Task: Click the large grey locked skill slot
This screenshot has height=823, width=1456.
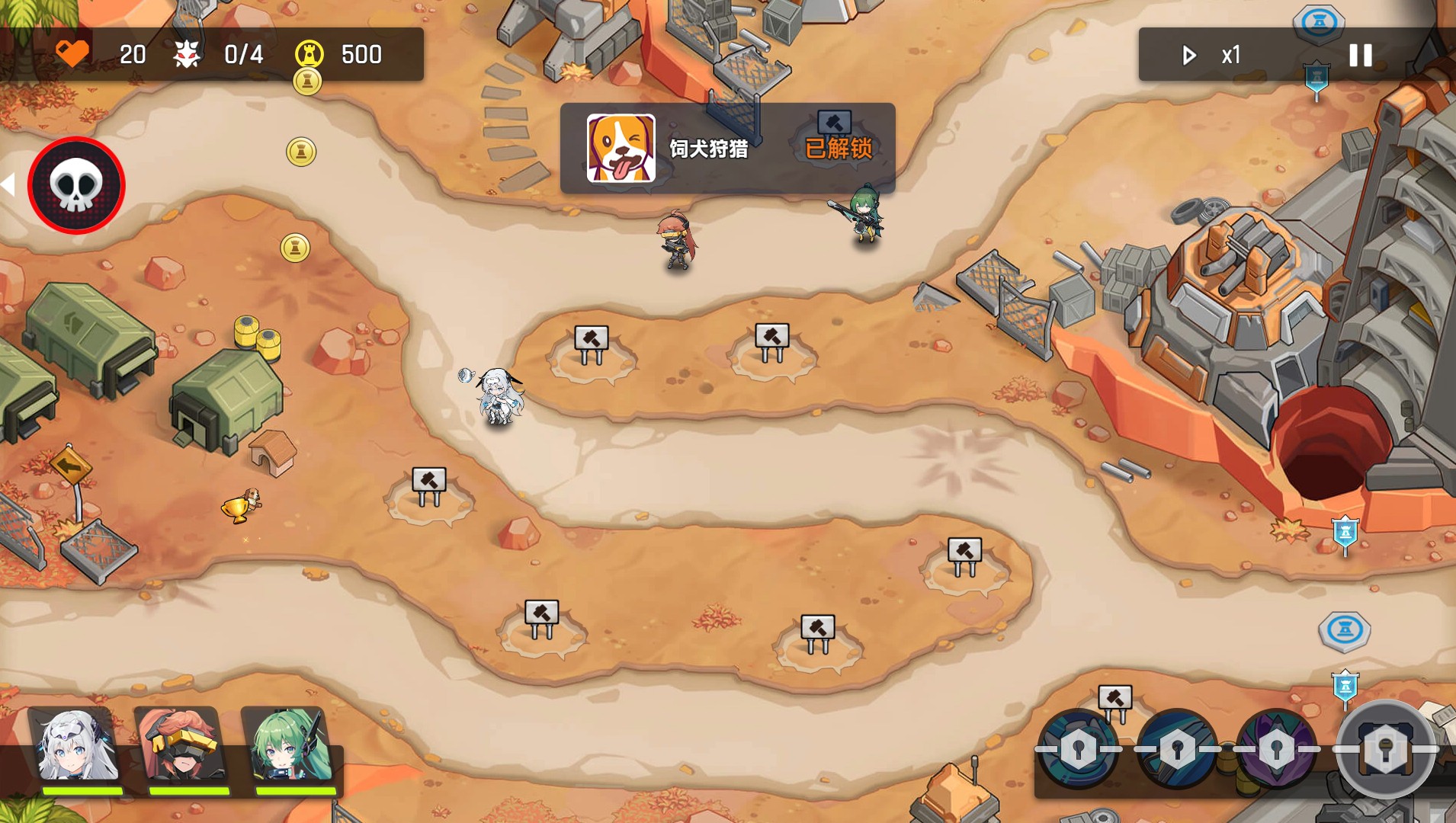Action: 1384,749
